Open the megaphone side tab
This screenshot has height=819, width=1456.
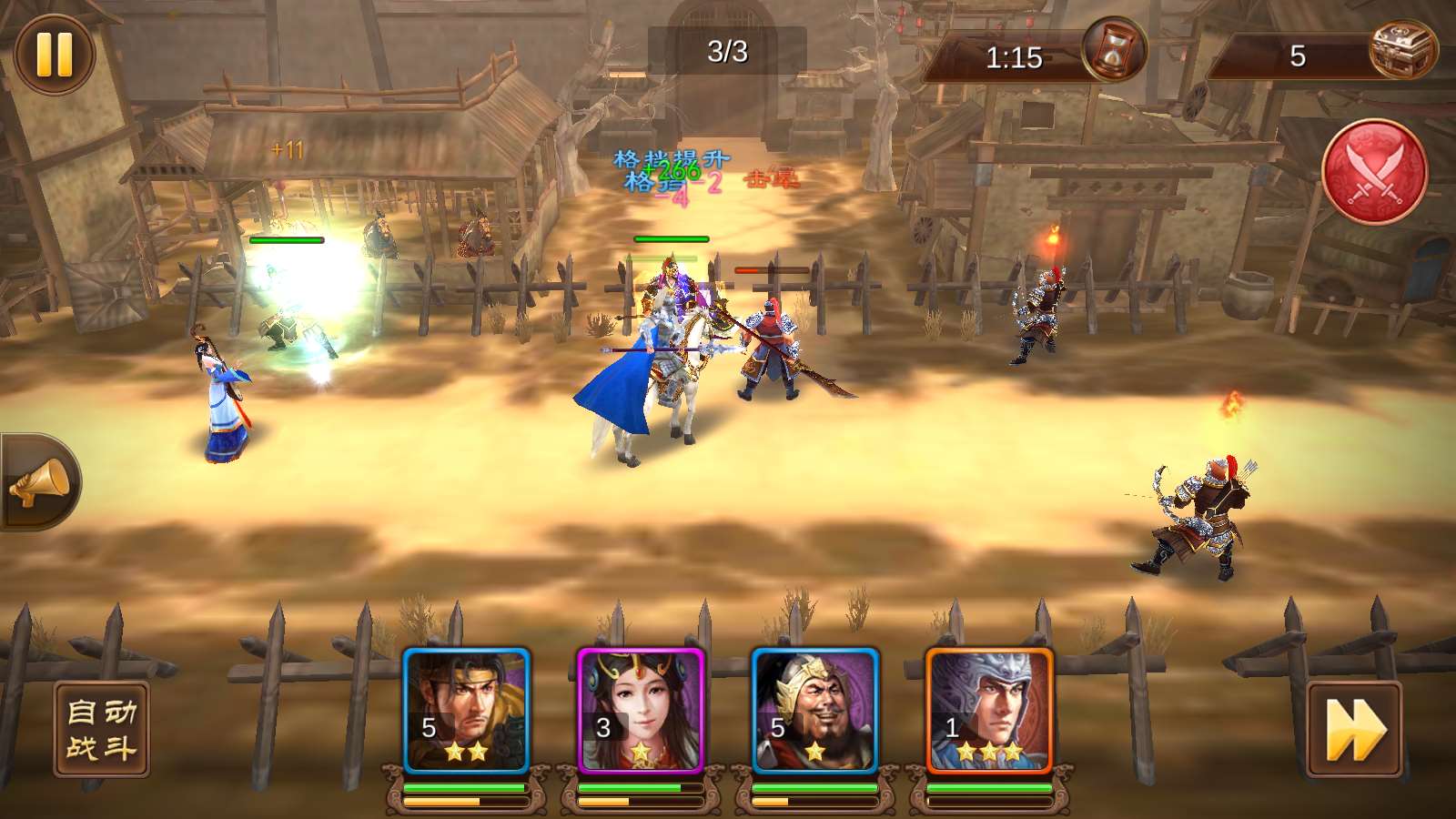click(40, 482)
